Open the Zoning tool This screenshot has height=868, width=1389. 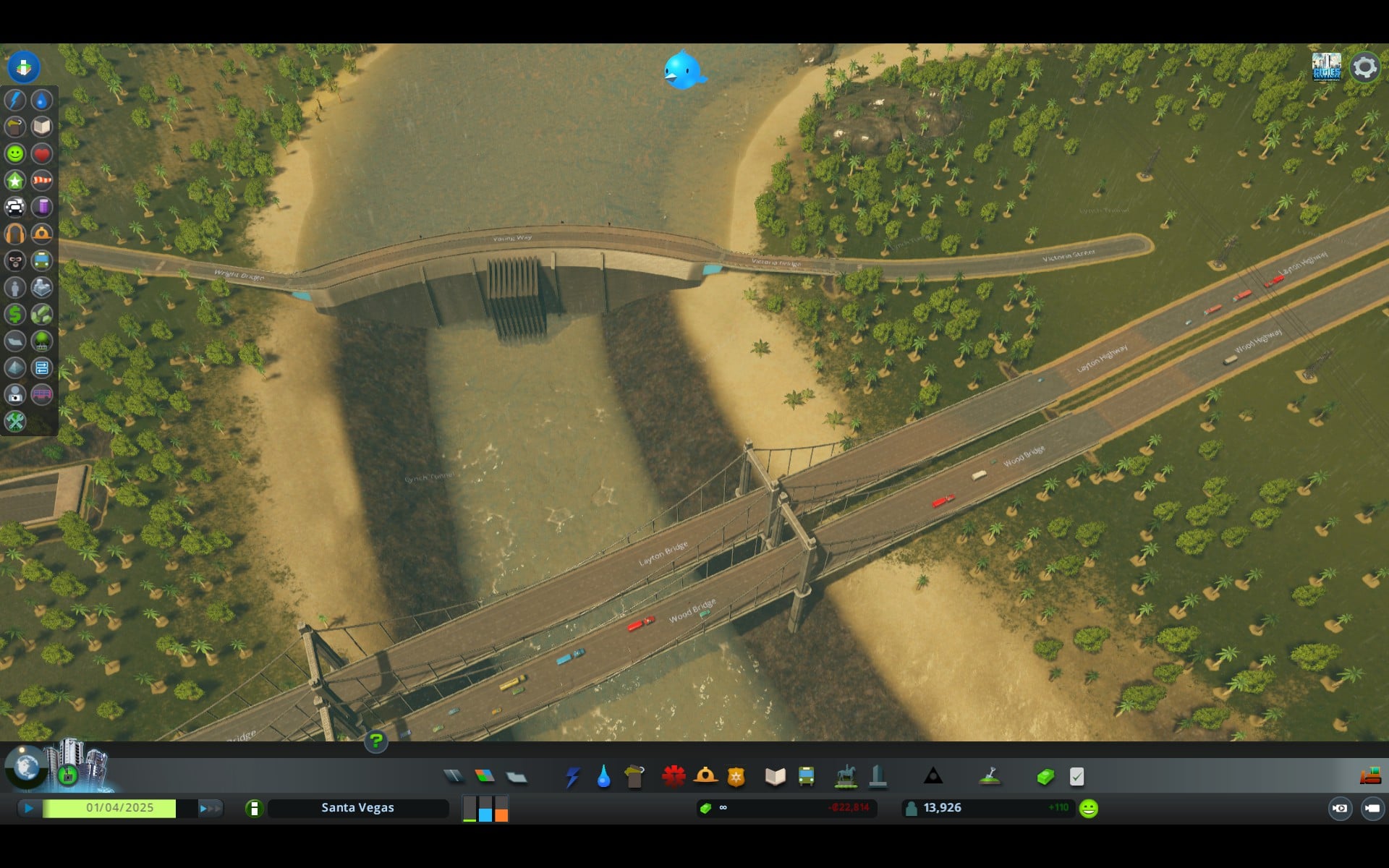coord(485,777)
